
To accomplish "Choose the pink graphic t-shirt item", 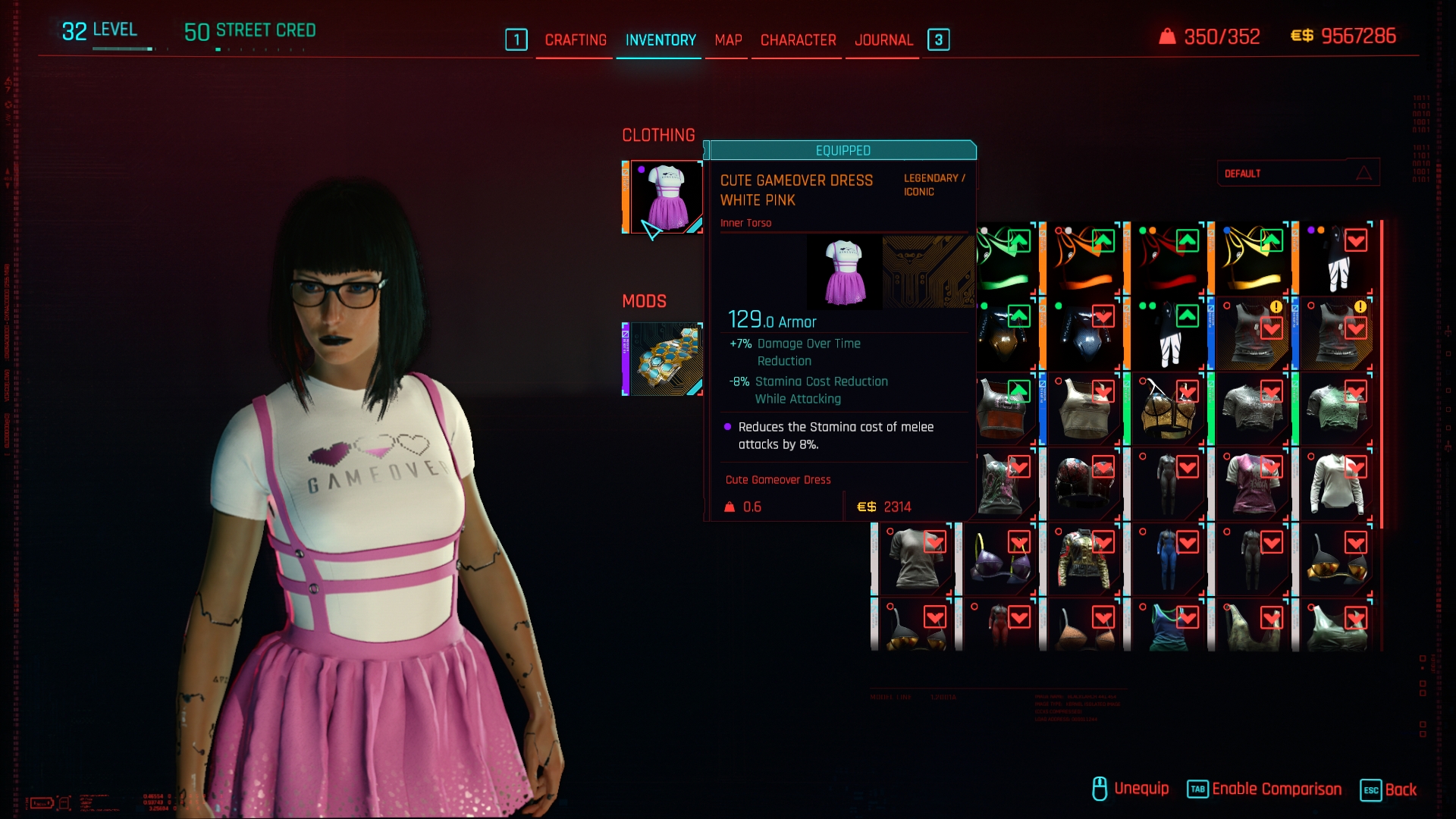I will pos(1251,484).
